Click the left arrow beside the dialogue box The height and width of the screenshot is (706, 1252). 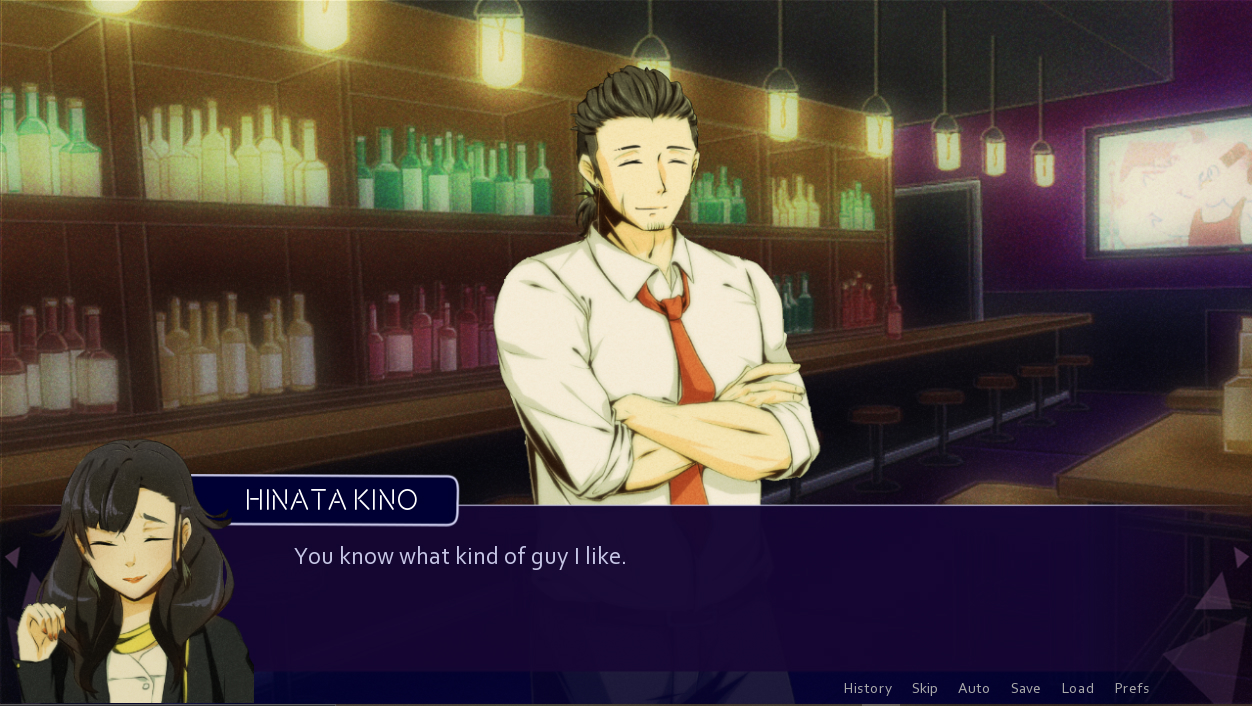point(12,557)
